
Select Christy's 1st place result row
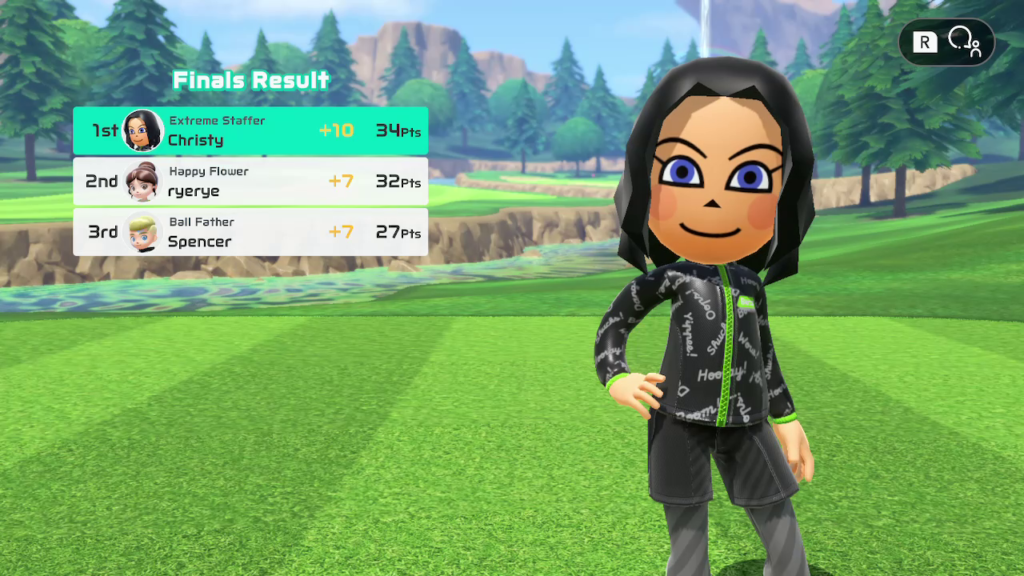point(250,131)
